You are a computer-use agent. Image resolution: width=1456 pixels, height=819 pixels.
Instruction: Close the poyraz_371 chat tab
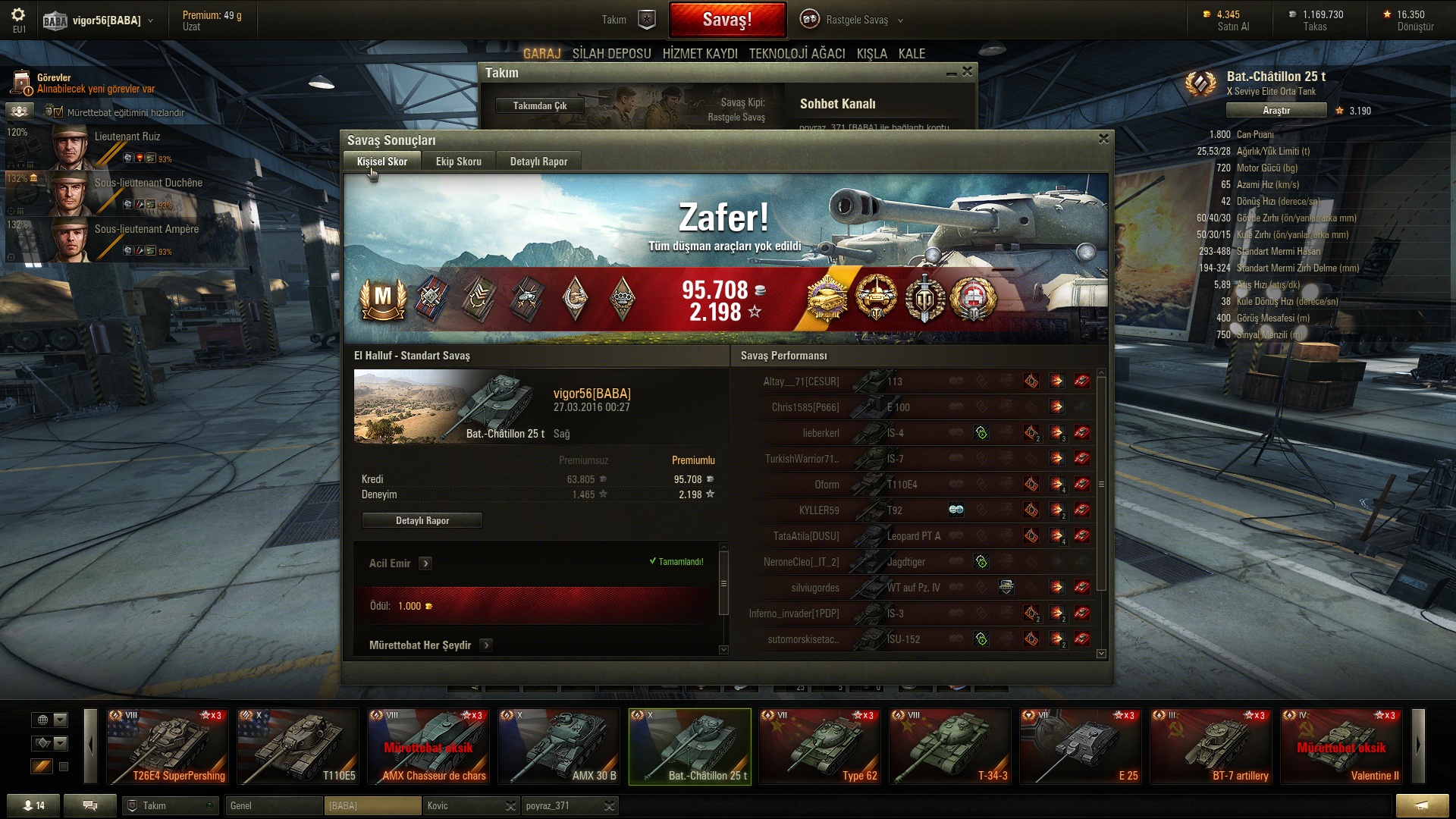click(x=609, y=806)
